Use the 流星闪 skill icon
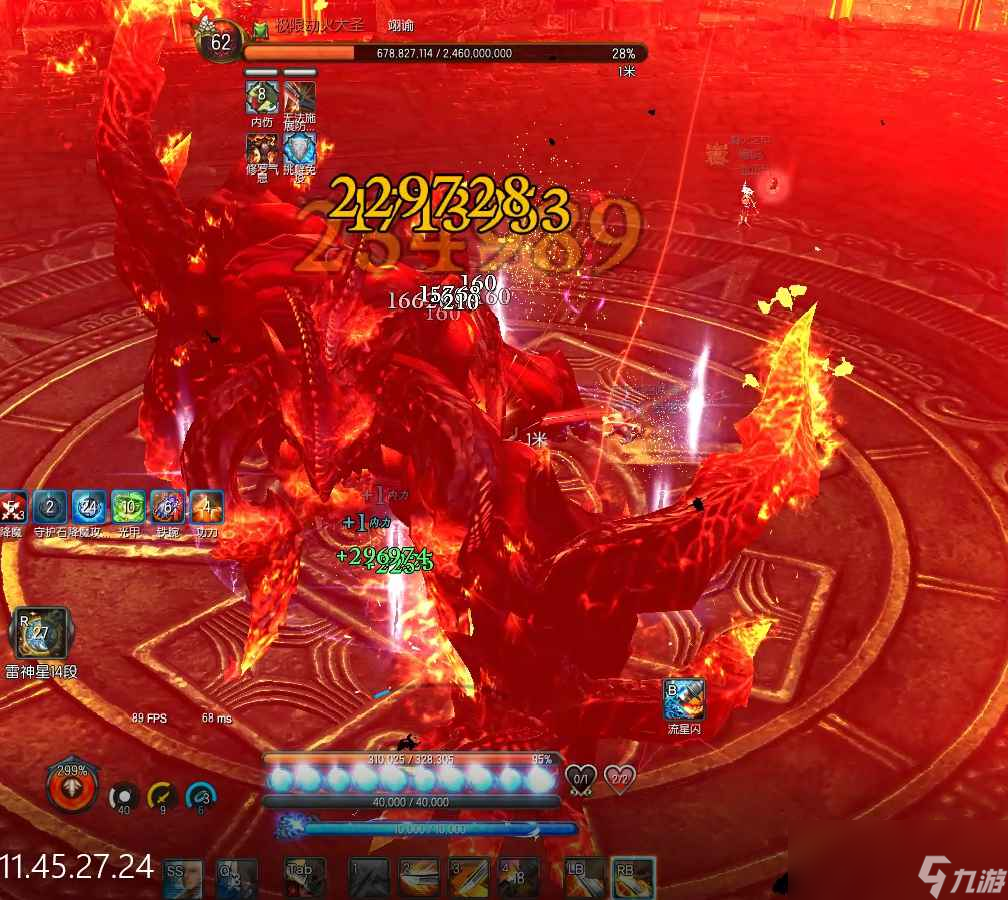Image resolution: width=1008 pixels, height=900 pixels. point(684,699)
